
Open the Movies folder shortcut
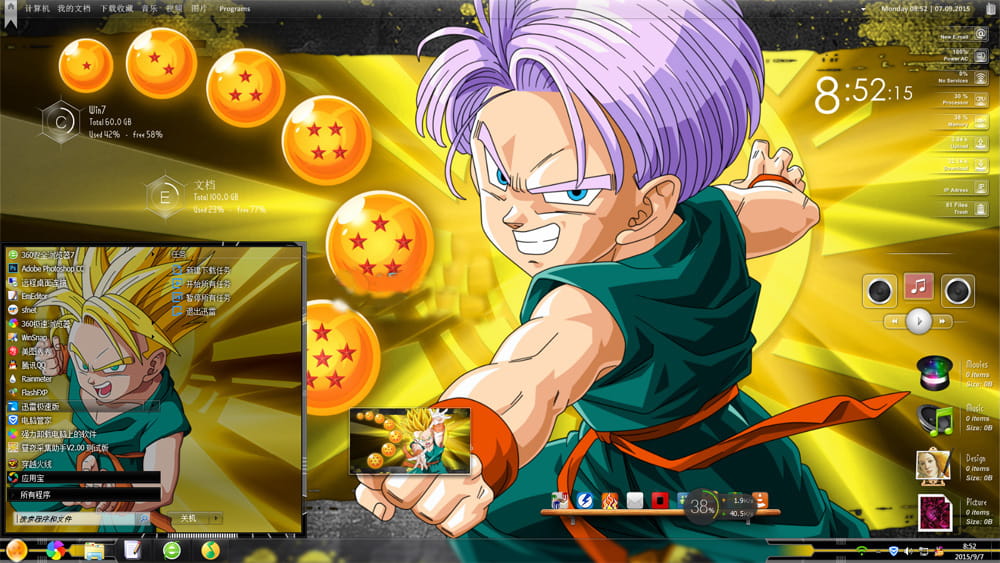coord(936,374)
